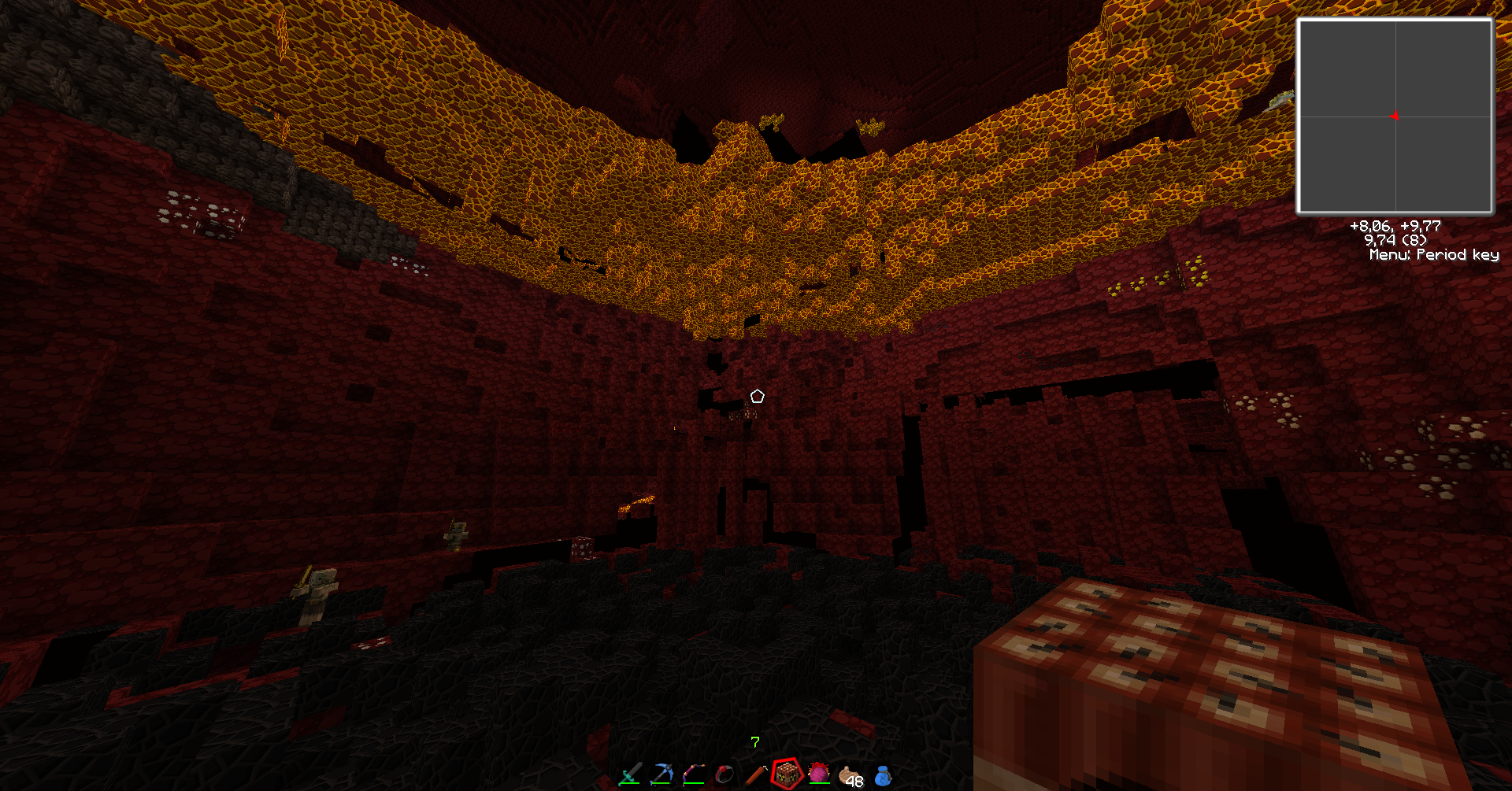
Task: Select the meat stack of 48
Action: coord(850,777)
